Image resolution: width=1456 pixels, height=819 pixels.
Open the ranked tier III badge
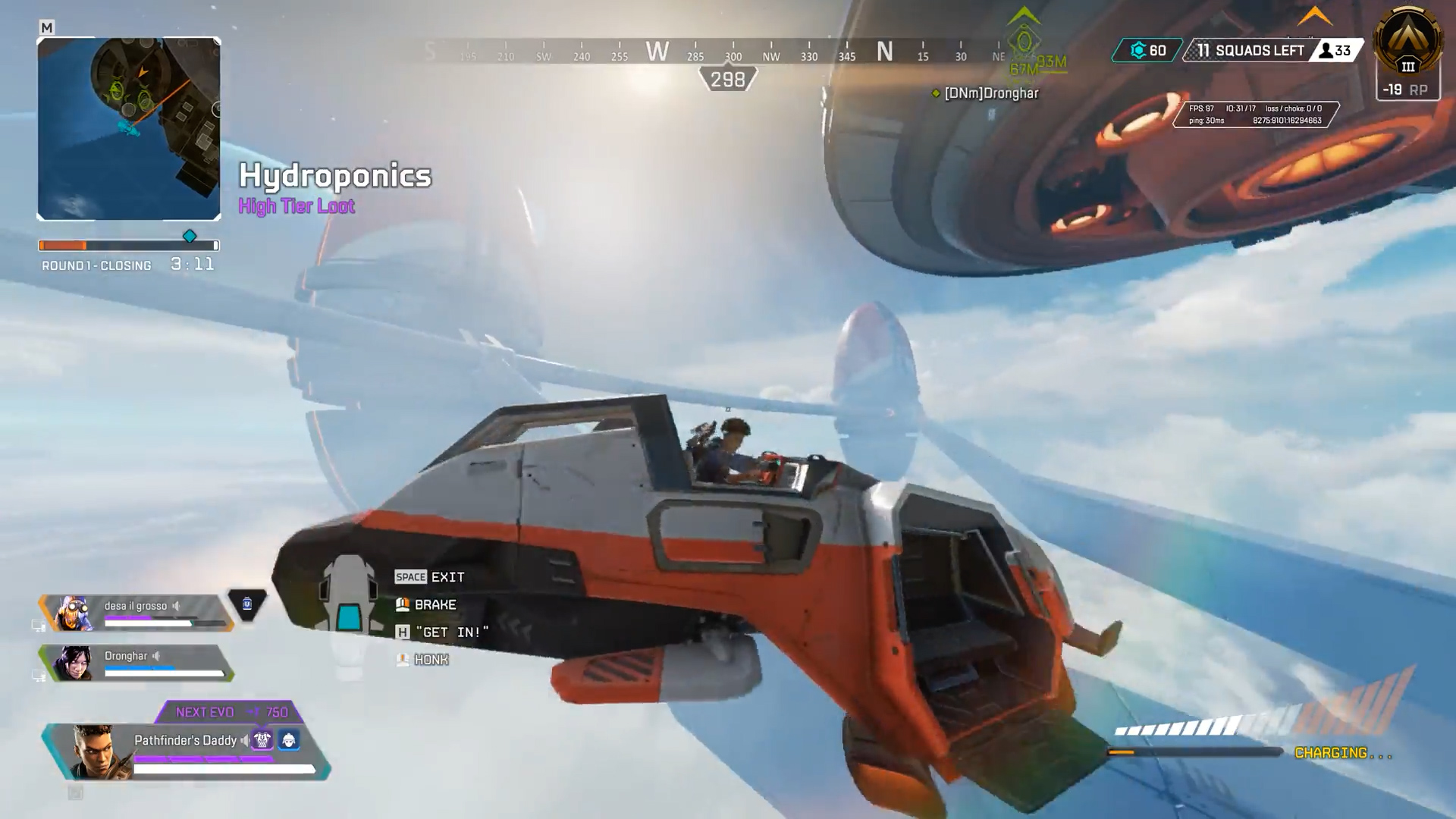pos(1408,44)
